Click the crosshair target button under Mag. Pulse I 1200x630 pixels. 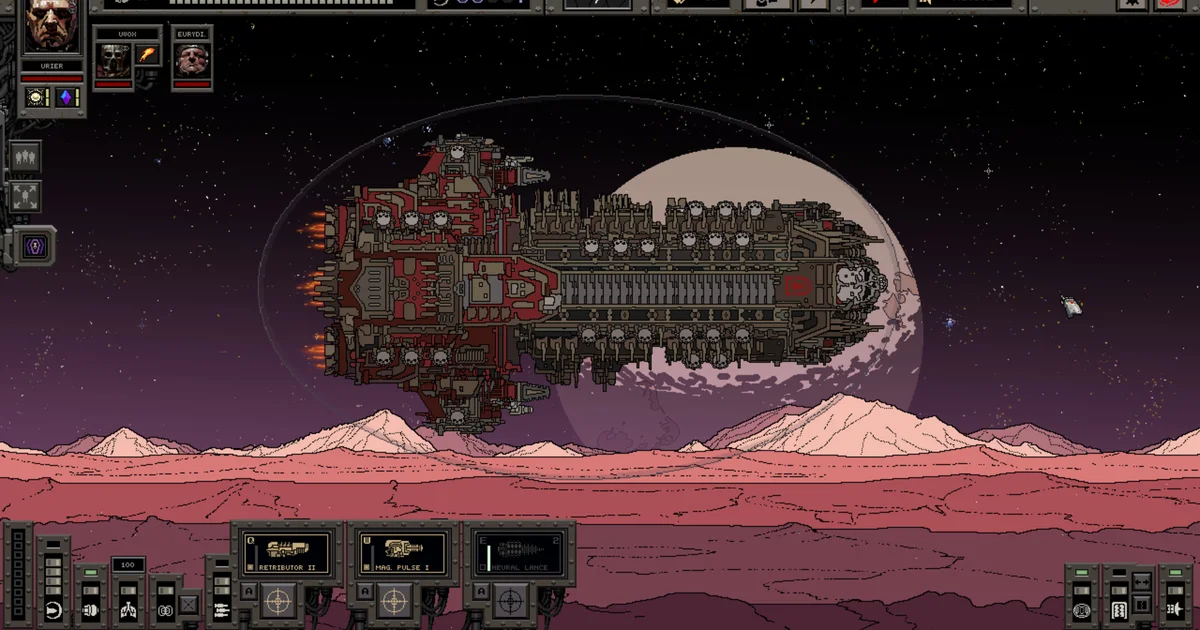[x=395, y=601]
